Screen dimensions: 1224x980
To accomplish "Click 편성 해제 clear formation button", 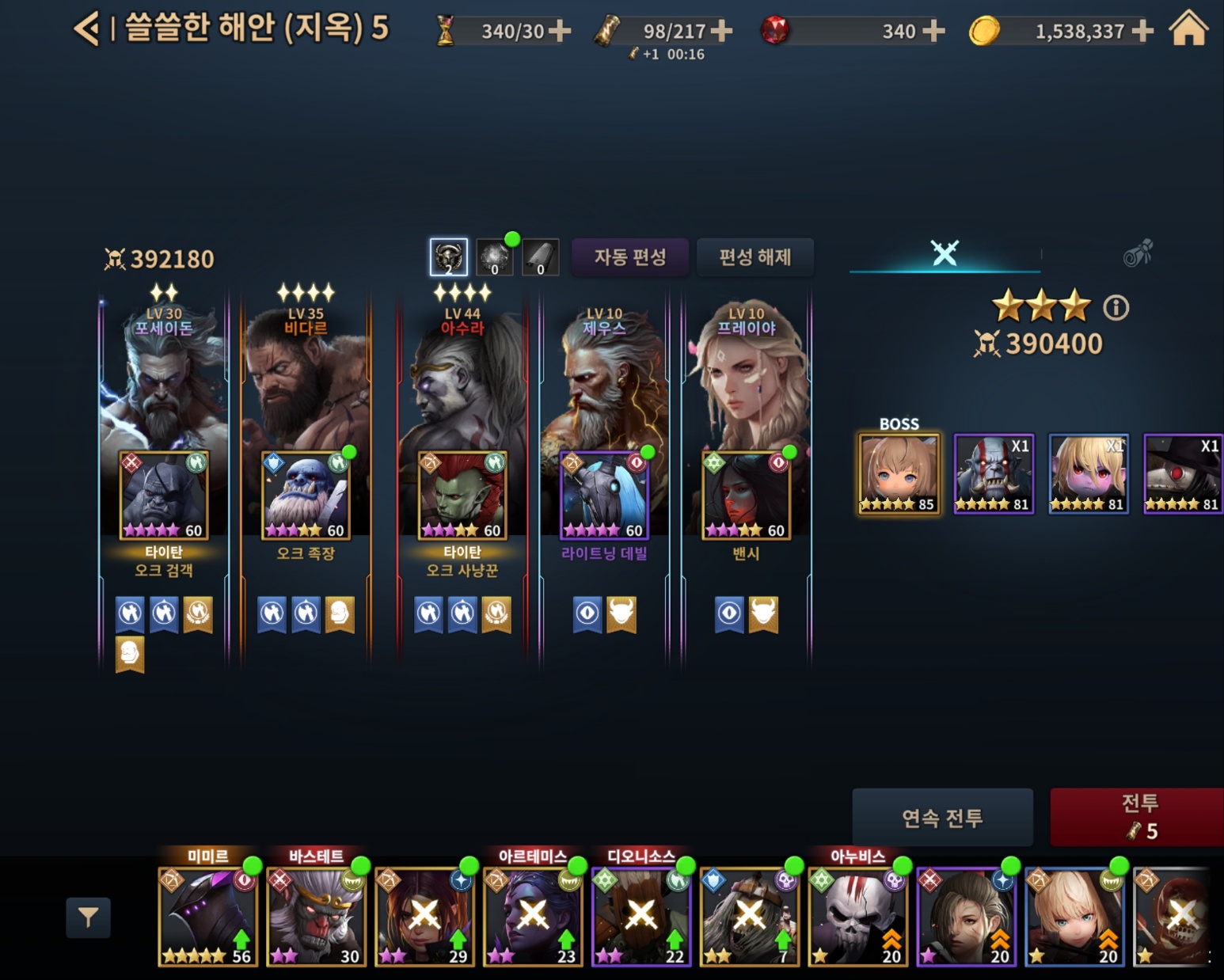I will coord(755,257).
